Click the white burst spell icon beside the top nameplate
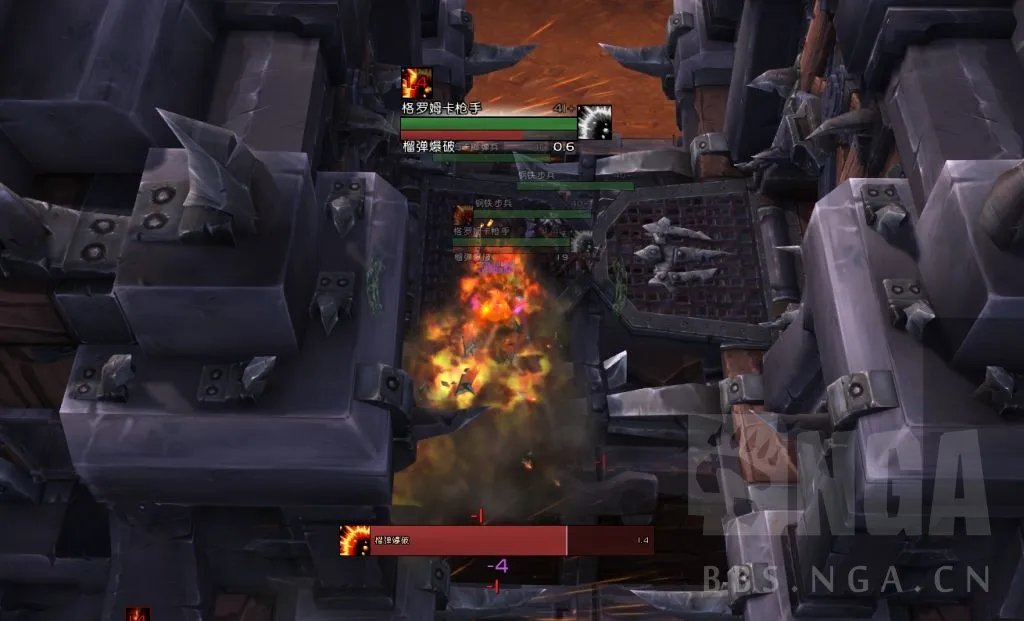The image size is (1024, 621). (594, 122)
